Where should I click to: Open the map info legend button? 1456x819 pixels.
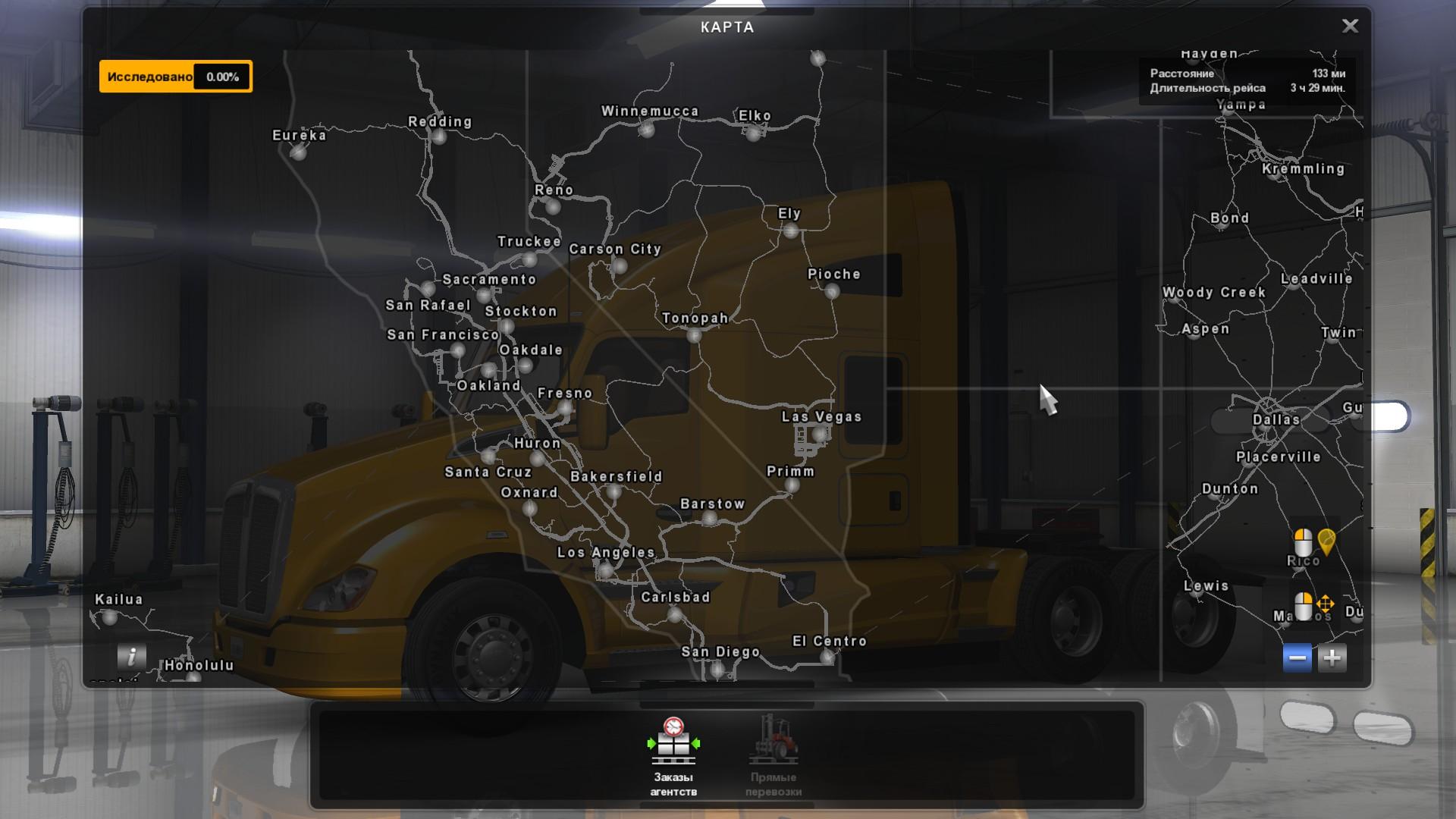[131, 657]
